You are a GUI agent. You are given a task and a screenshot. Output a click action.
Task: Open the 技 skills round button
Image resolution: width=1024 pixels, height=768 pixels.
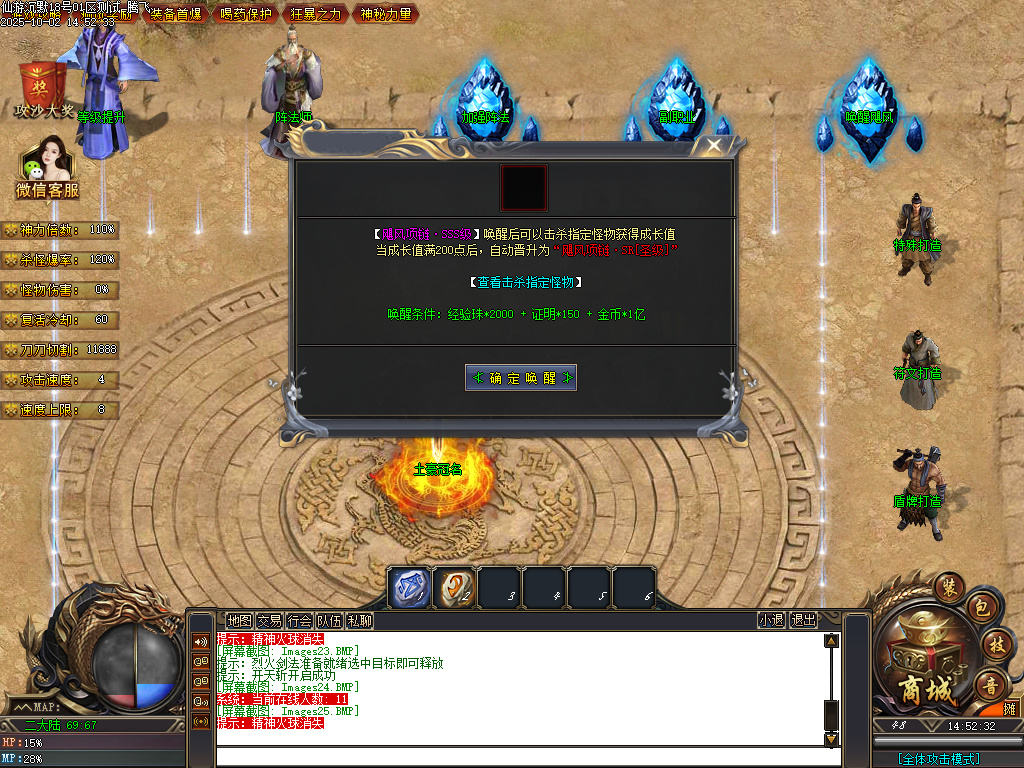coord(995,644)
